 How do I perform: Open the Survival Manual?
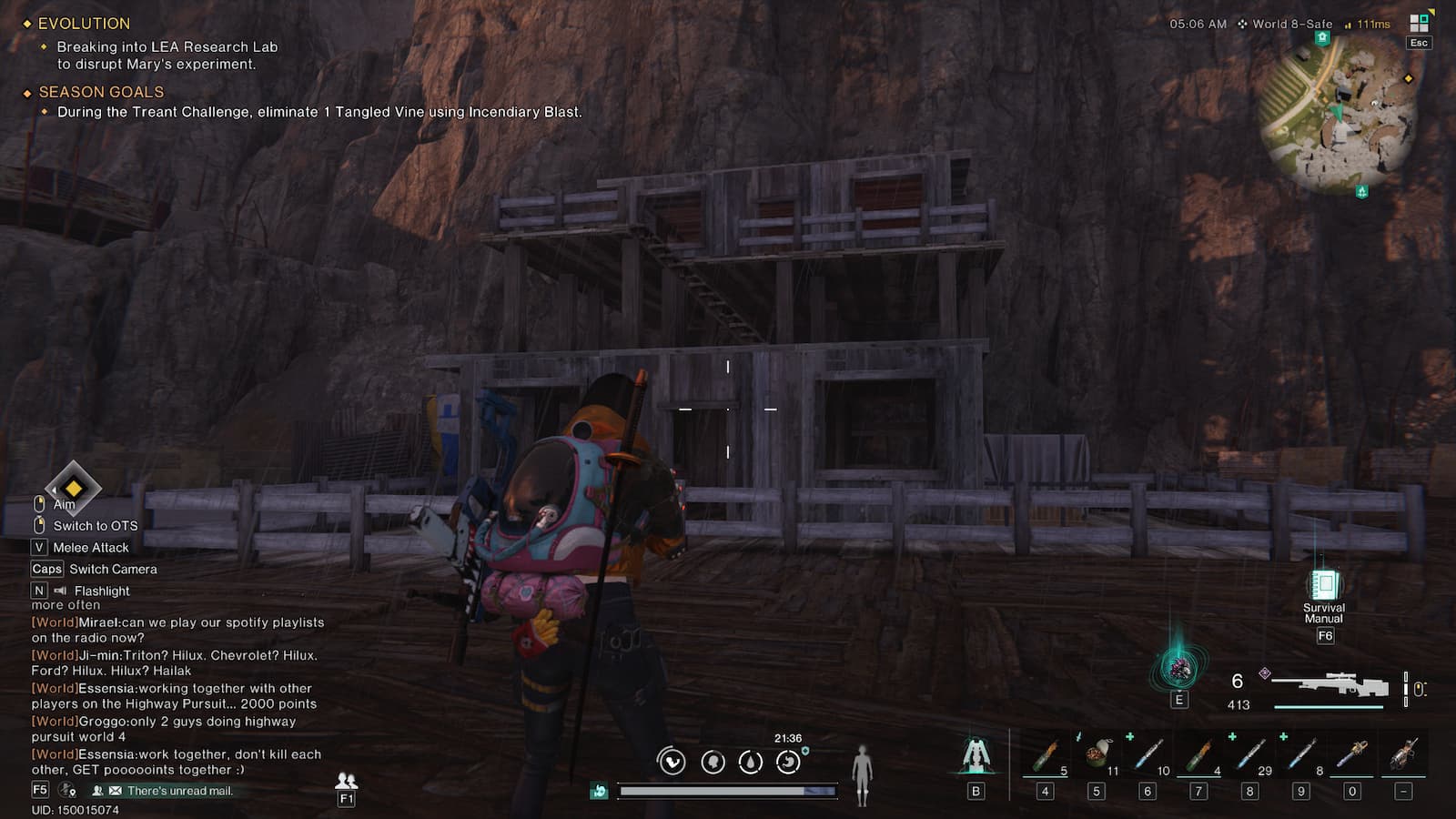1324,587
